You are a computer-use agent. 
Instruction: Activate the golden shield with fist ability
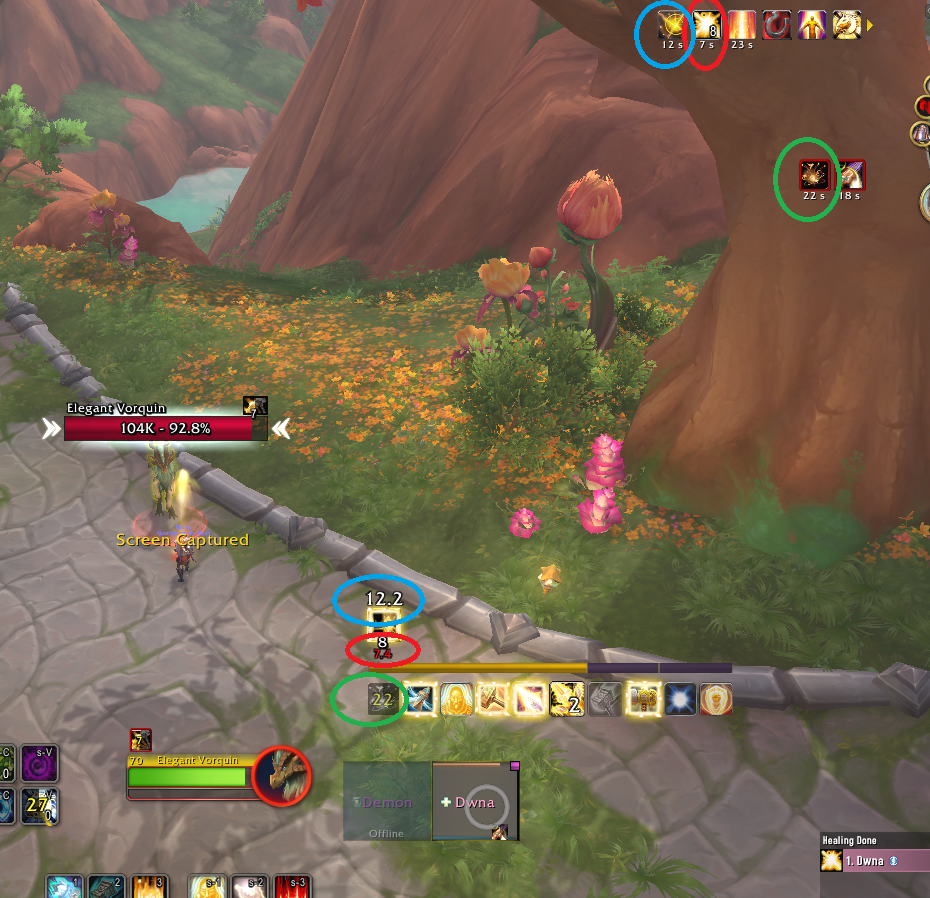coord(716,699)
